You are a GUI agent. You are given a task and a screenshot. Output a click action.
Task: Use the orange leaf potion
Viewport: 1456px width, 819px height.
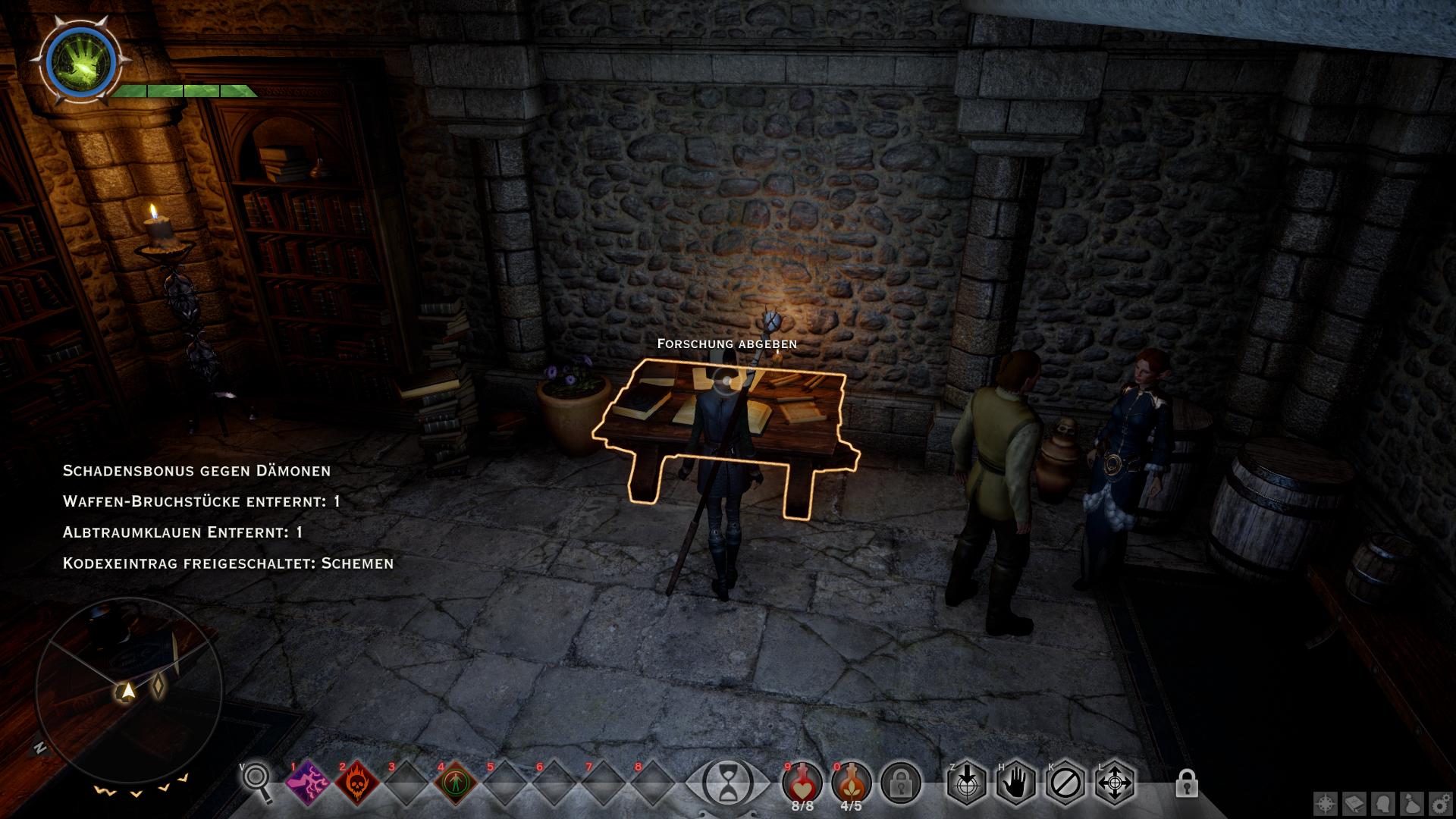(851, 781)
